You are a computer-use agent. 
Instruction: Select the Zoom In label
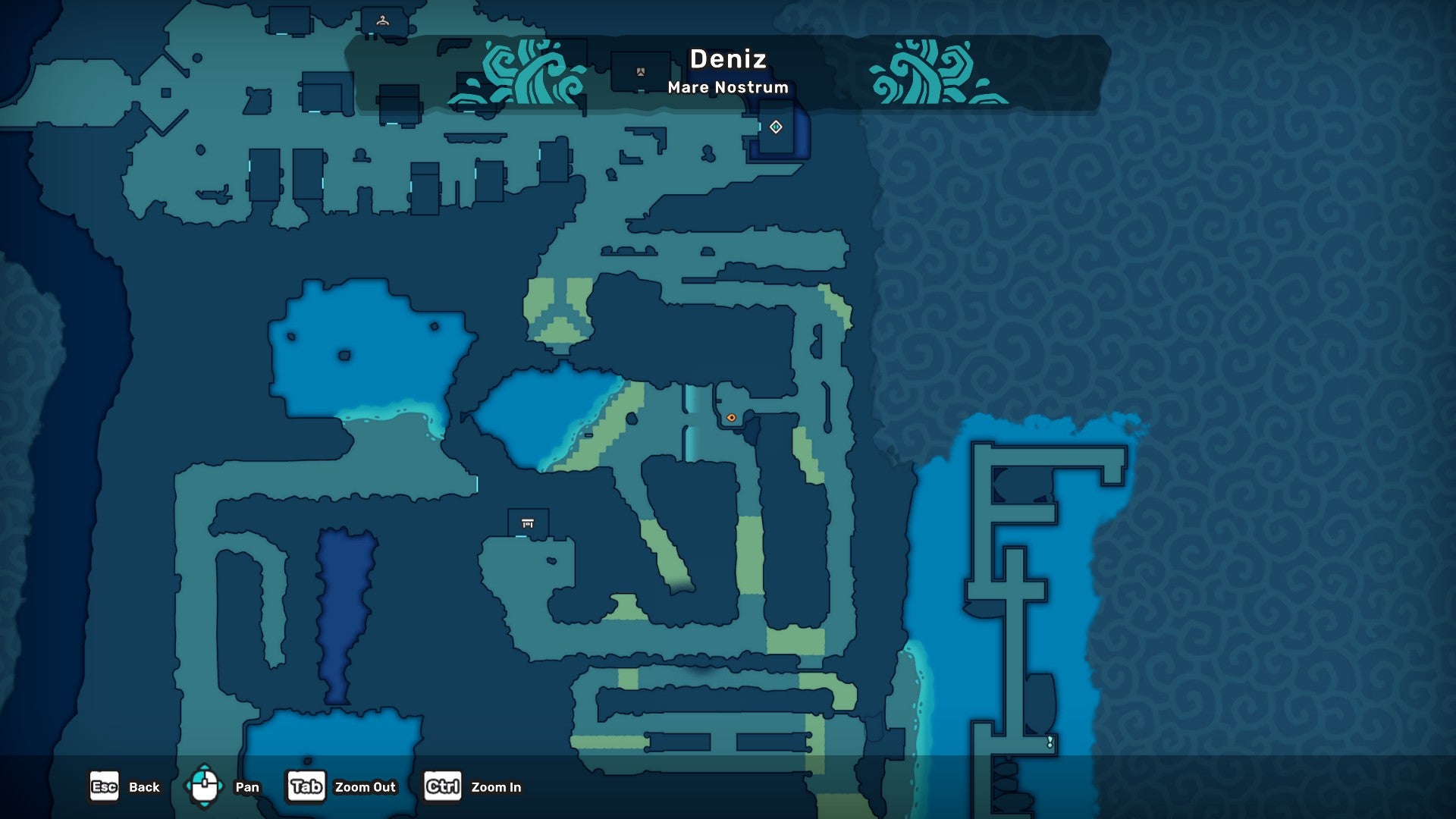coord(497,787)
